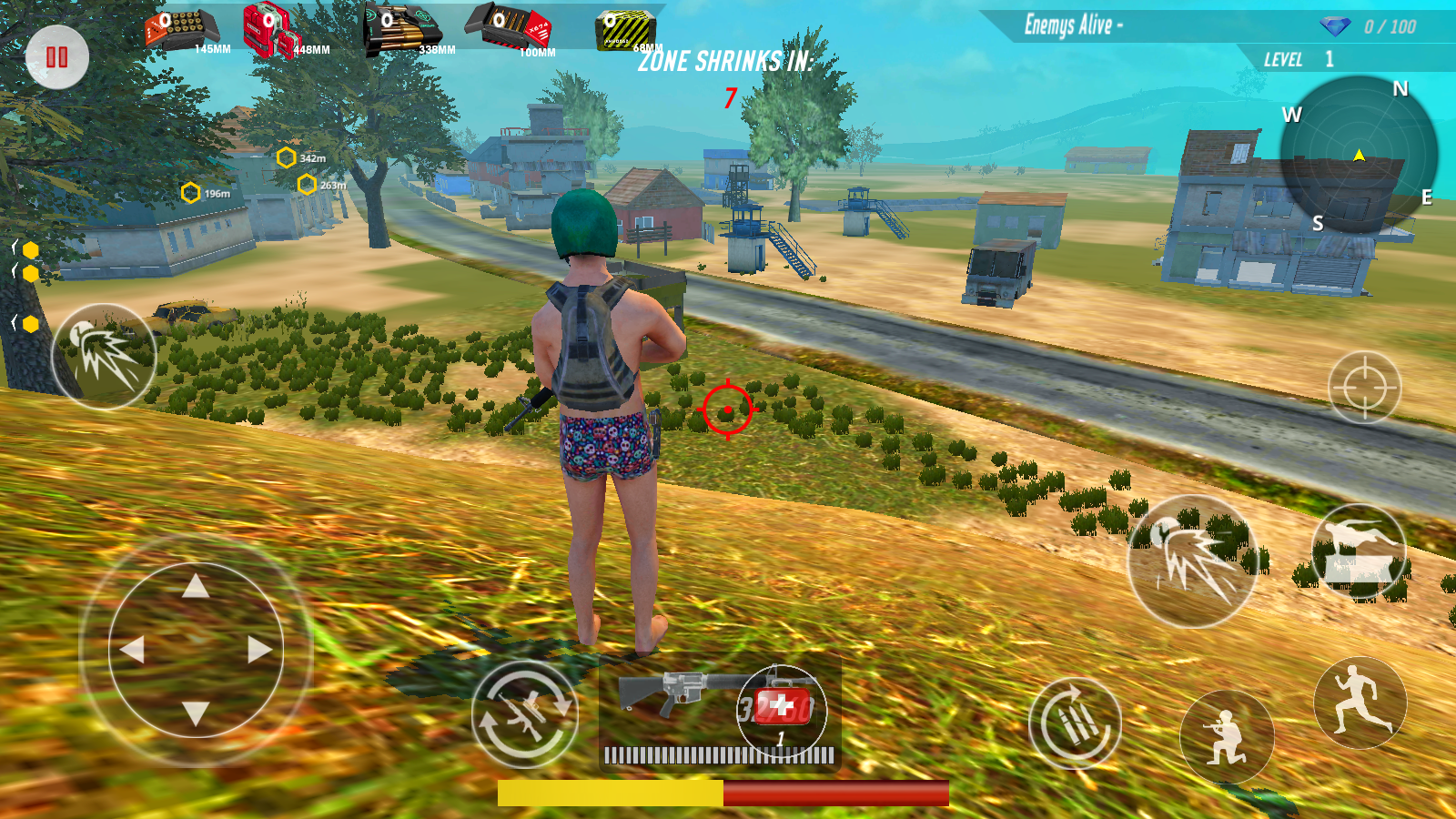Screen dimensions: 1456x819
Task: Toggle the aim scope crosshair button
Action: [x=1364, y=388]
